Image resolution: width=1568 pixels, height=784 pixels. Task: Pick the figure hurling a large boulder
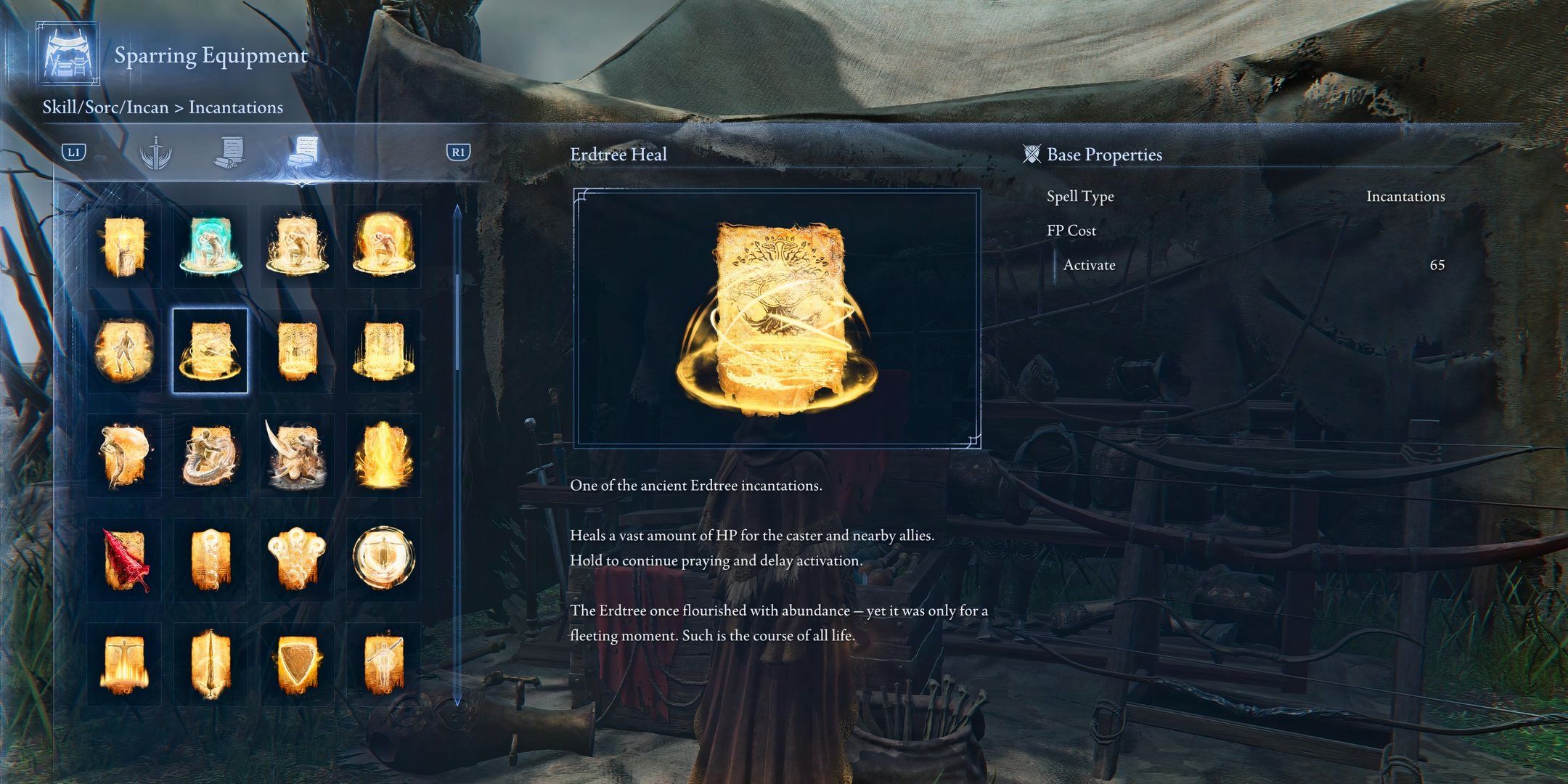(x=124, y=455)
